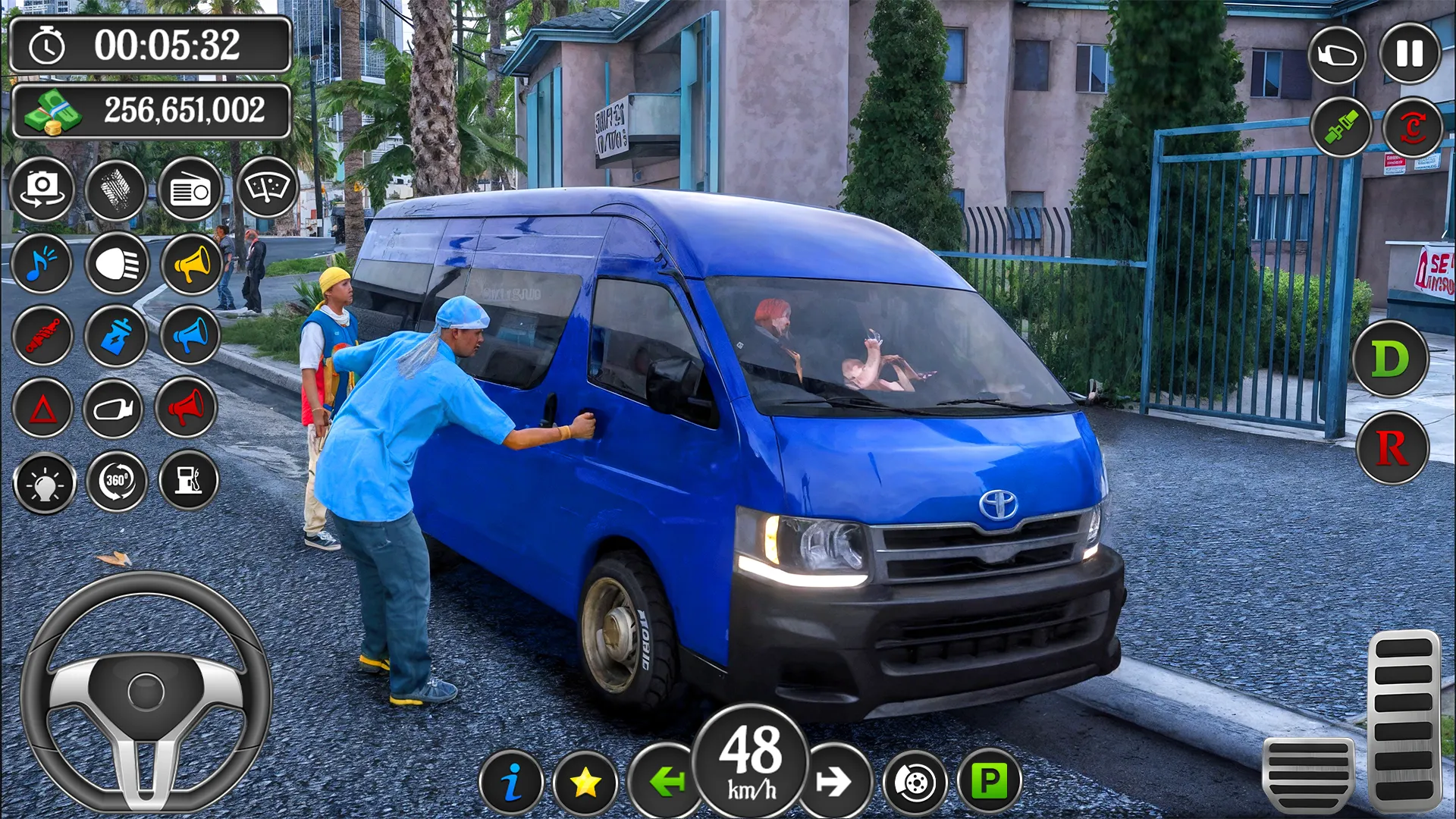Image resolution: width=1456 pixels, height=819 pixels.
Task: Tap the yellow star button
Action: pos(585,783)
